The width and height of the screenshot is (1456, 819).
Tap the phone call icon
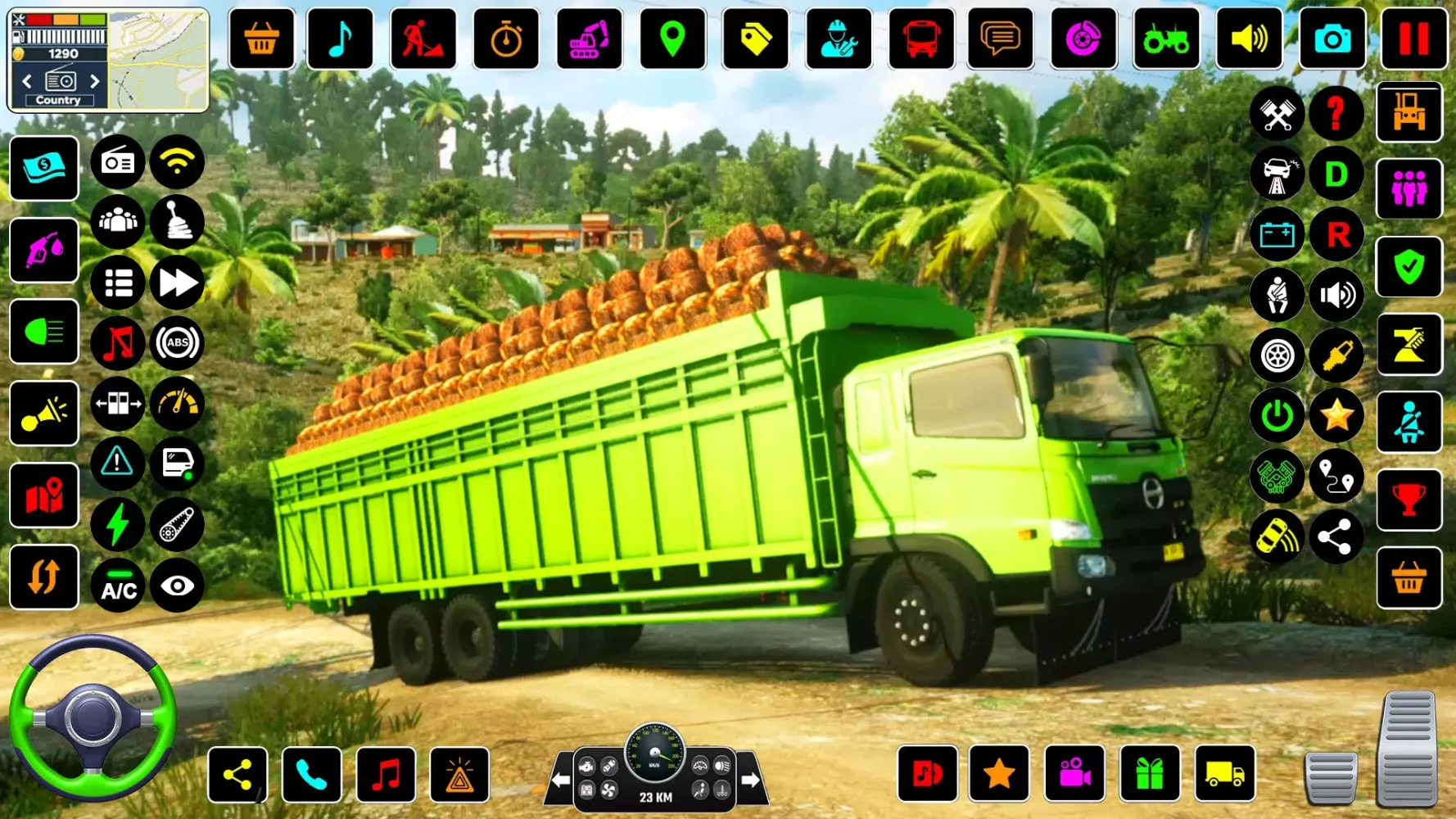[x=312, y=775]
